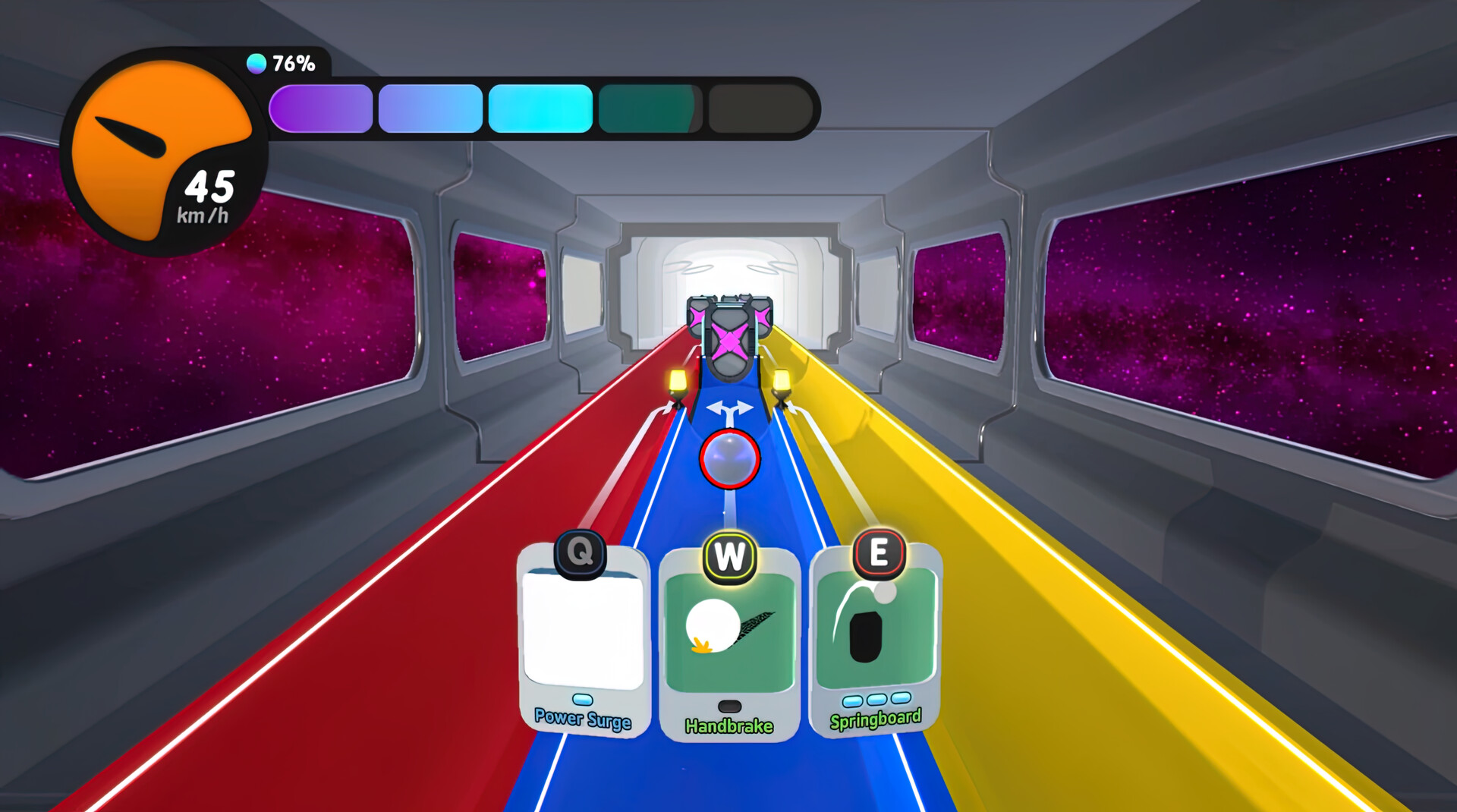
Task: Trigger the Handbrake ability icon
Action: click(x=729, y=628)
